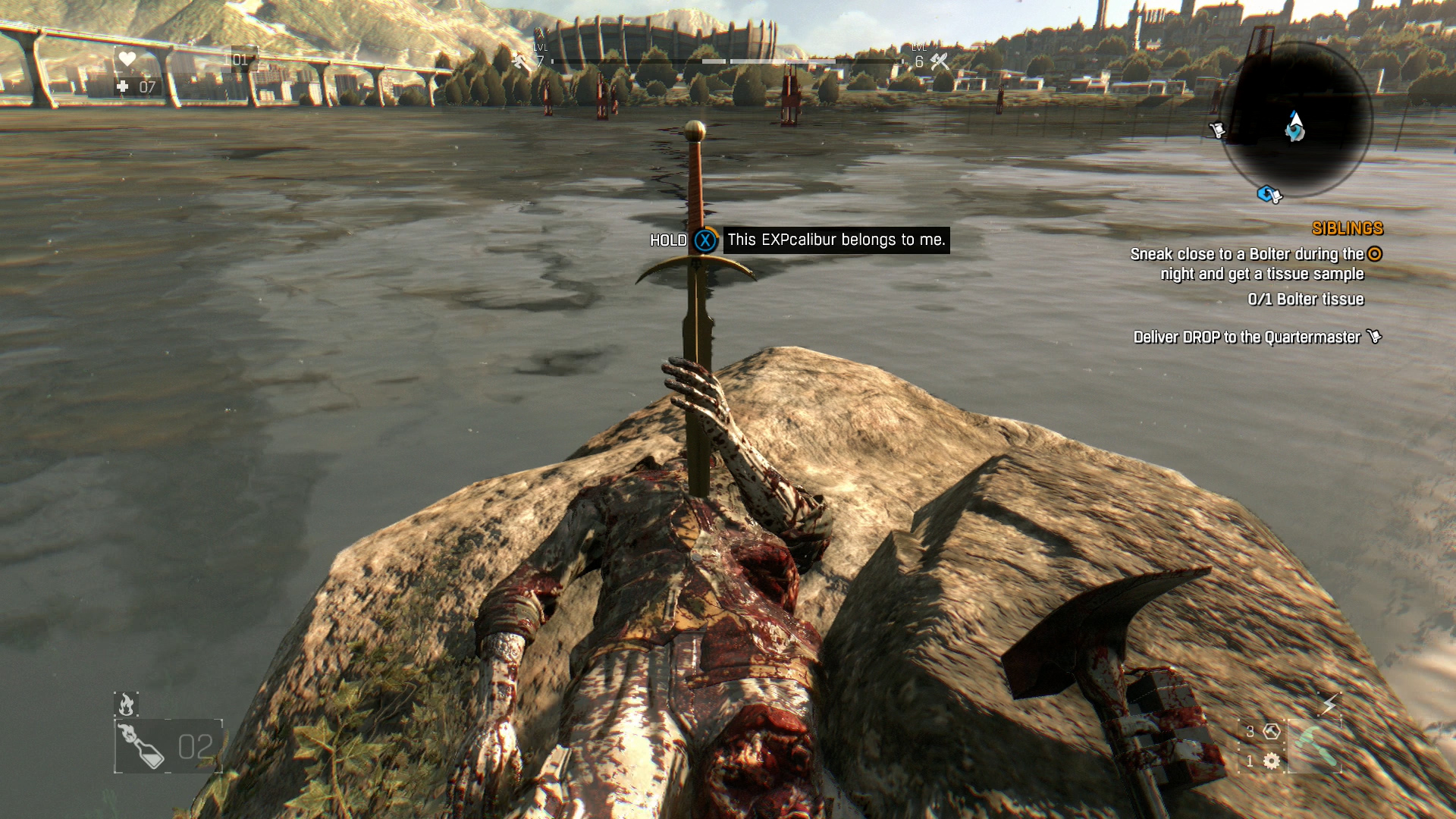Image resolution: width=1456 pixels, height=819 pixels.
Task: Select the Deliver DROP to the Quartermaster objective
Action: [x=1247, y=337]
